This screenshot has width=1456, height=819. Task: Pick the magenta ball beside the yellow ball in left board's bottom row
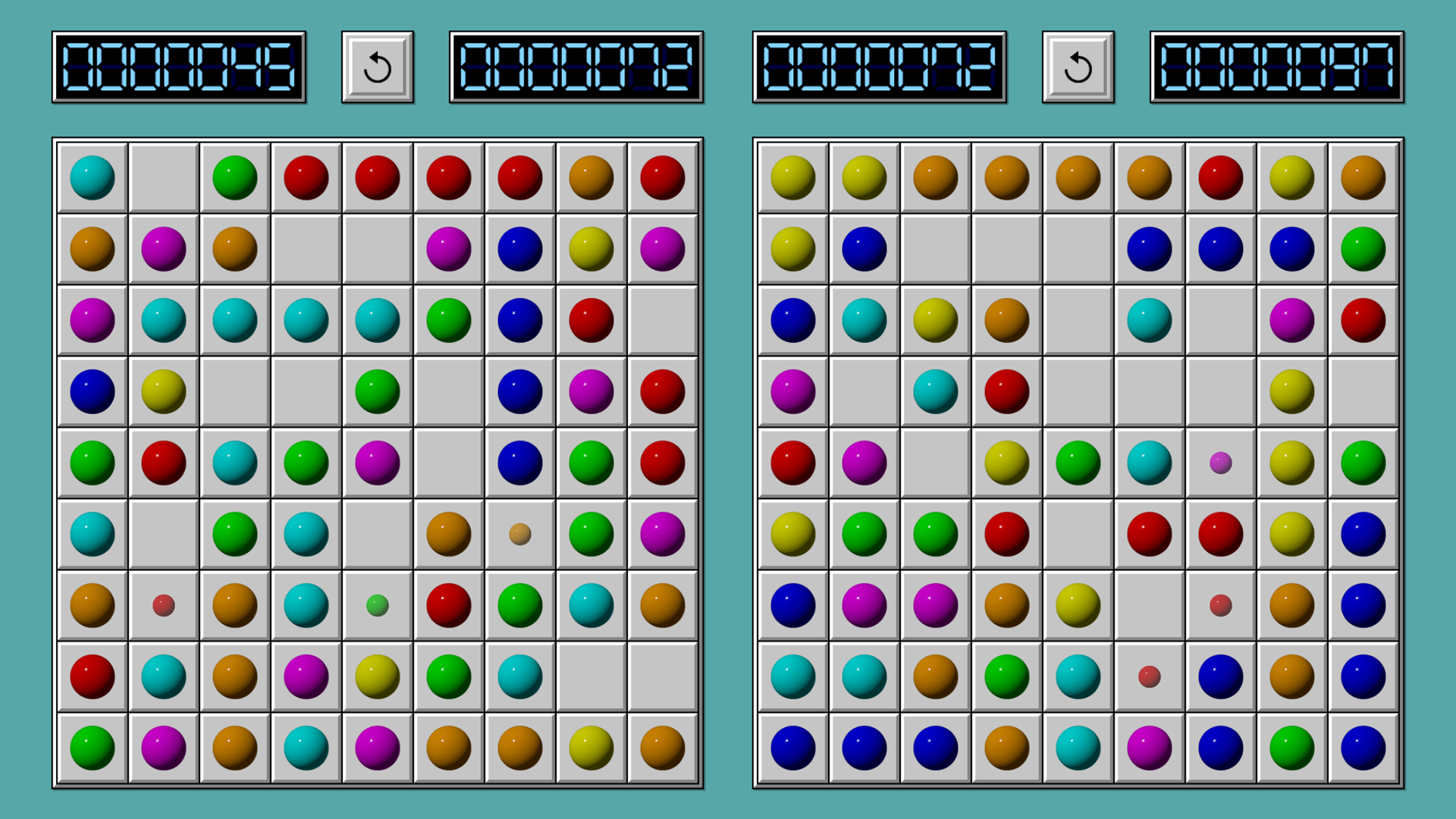coord(377,748)
